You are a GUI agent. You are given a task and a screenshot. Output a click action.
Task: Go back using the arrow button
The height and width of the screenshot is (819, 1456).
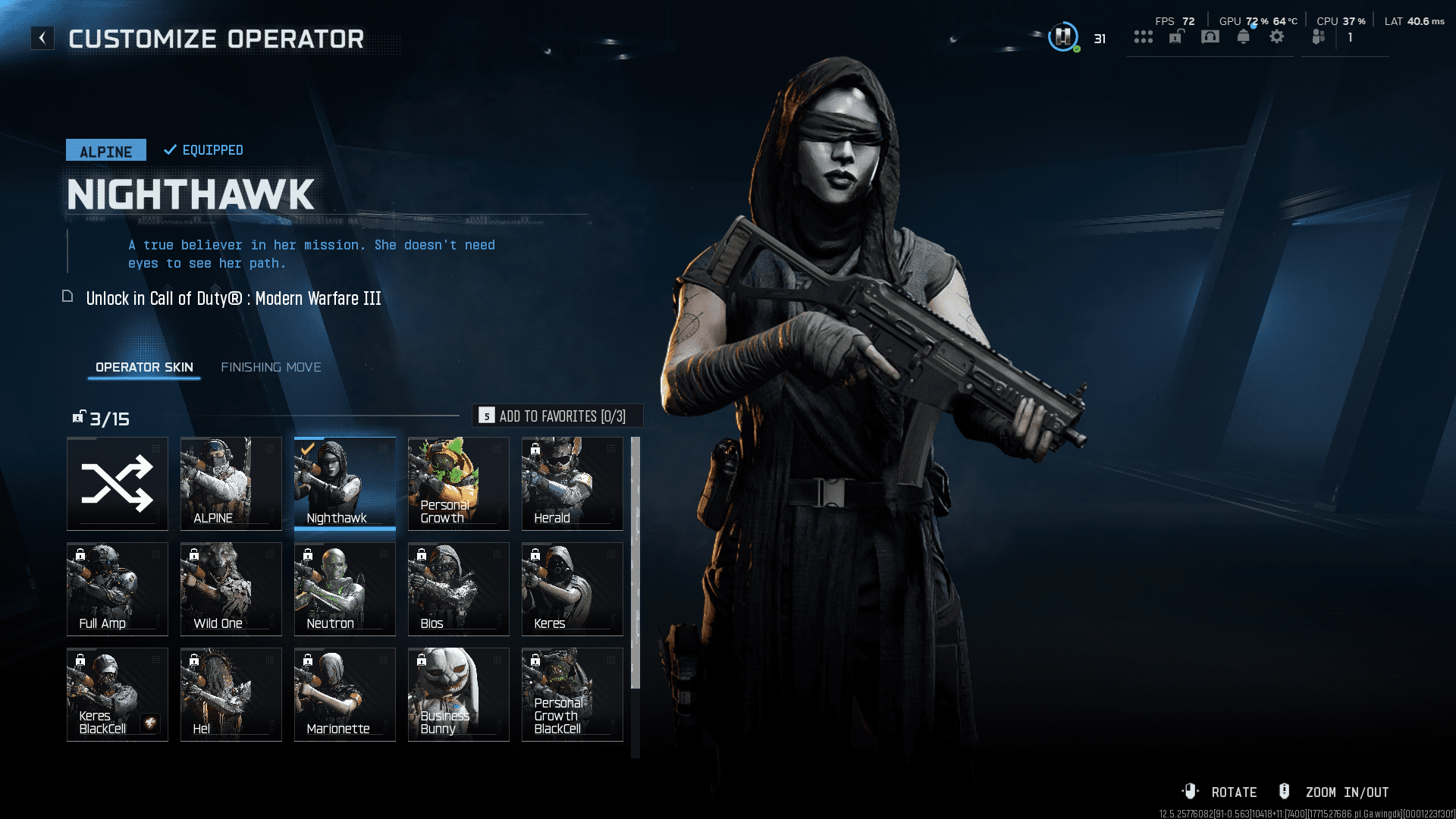[x=42, y=38]
